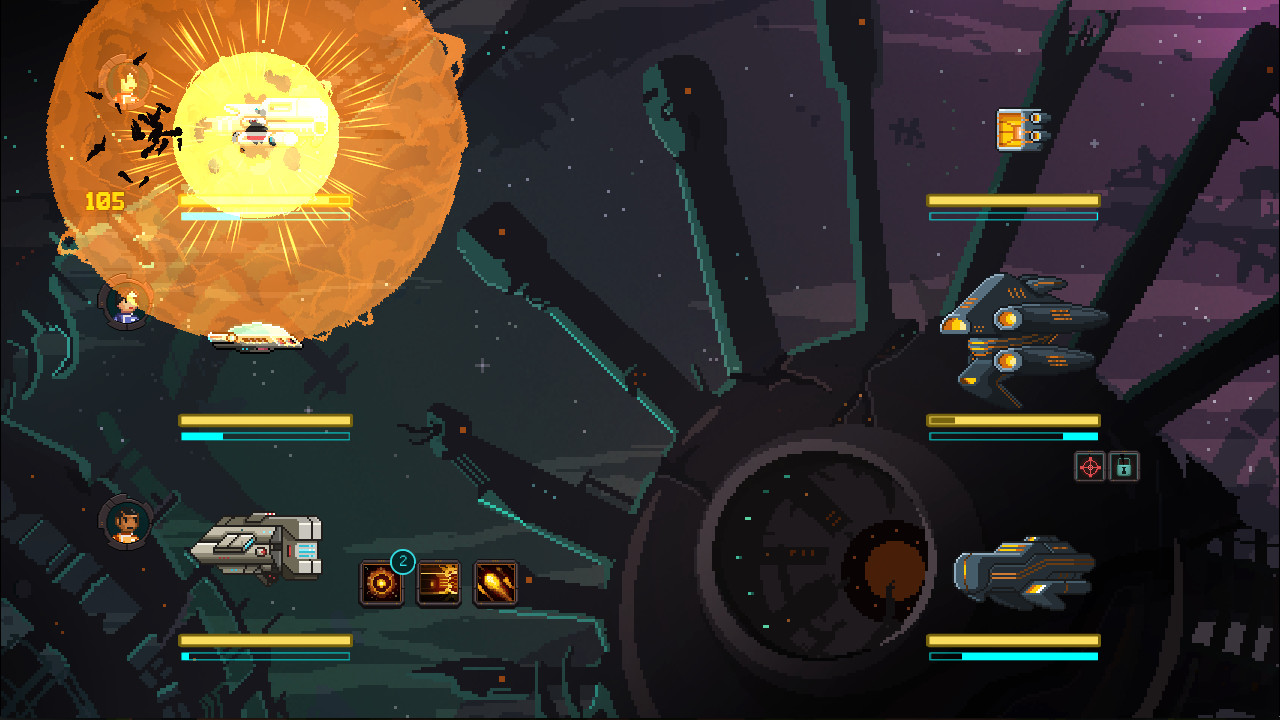Select the bottom-left friendly ship
The height and width of the screenshot is (720, 1280).
pos(258,545)
